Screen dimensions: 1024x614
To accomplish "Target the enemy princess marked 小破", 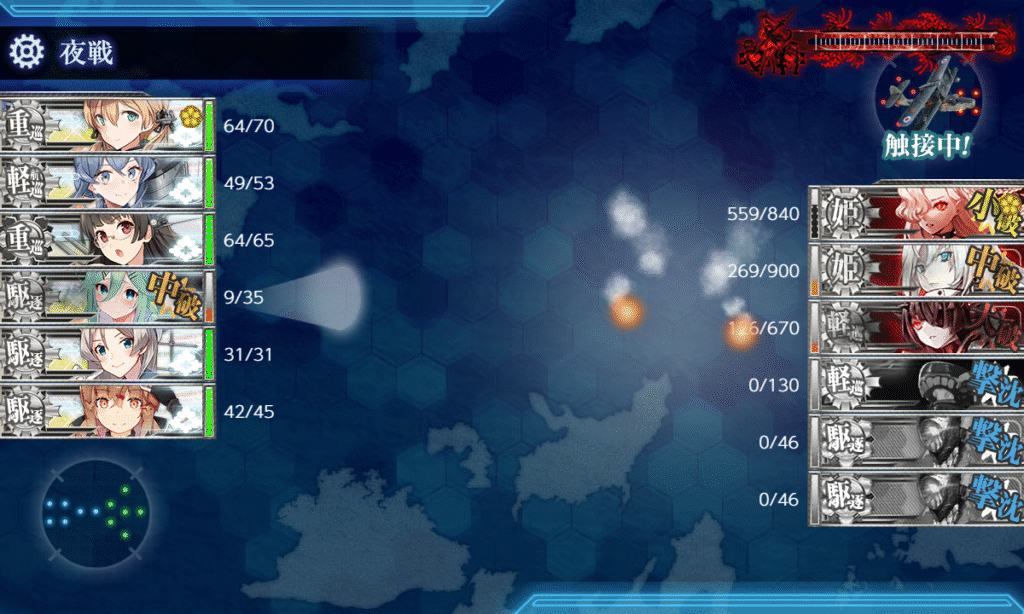I will (918, 212).
